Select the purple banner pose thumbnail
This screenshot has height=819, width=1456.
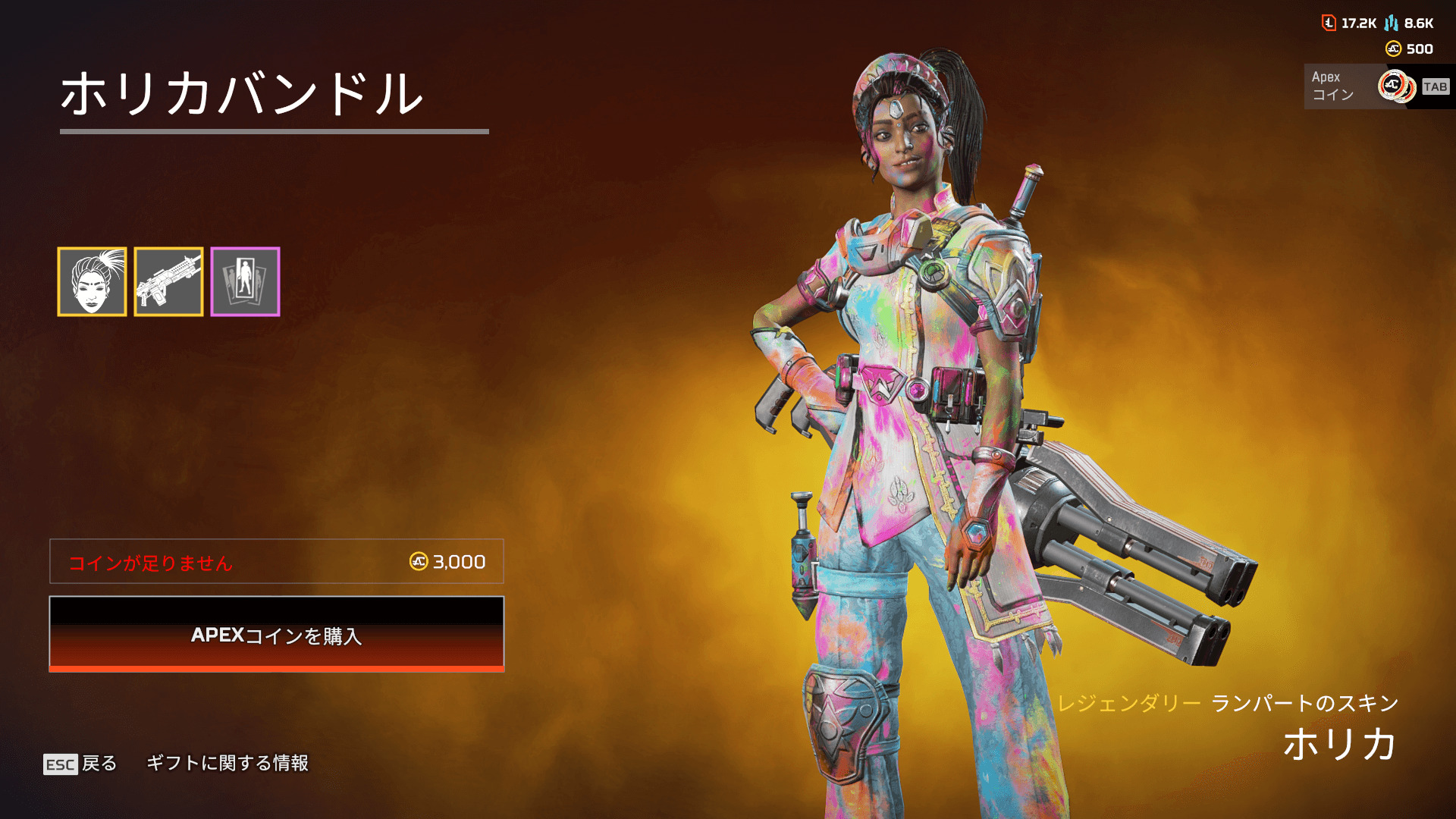(x=245, y=281)
